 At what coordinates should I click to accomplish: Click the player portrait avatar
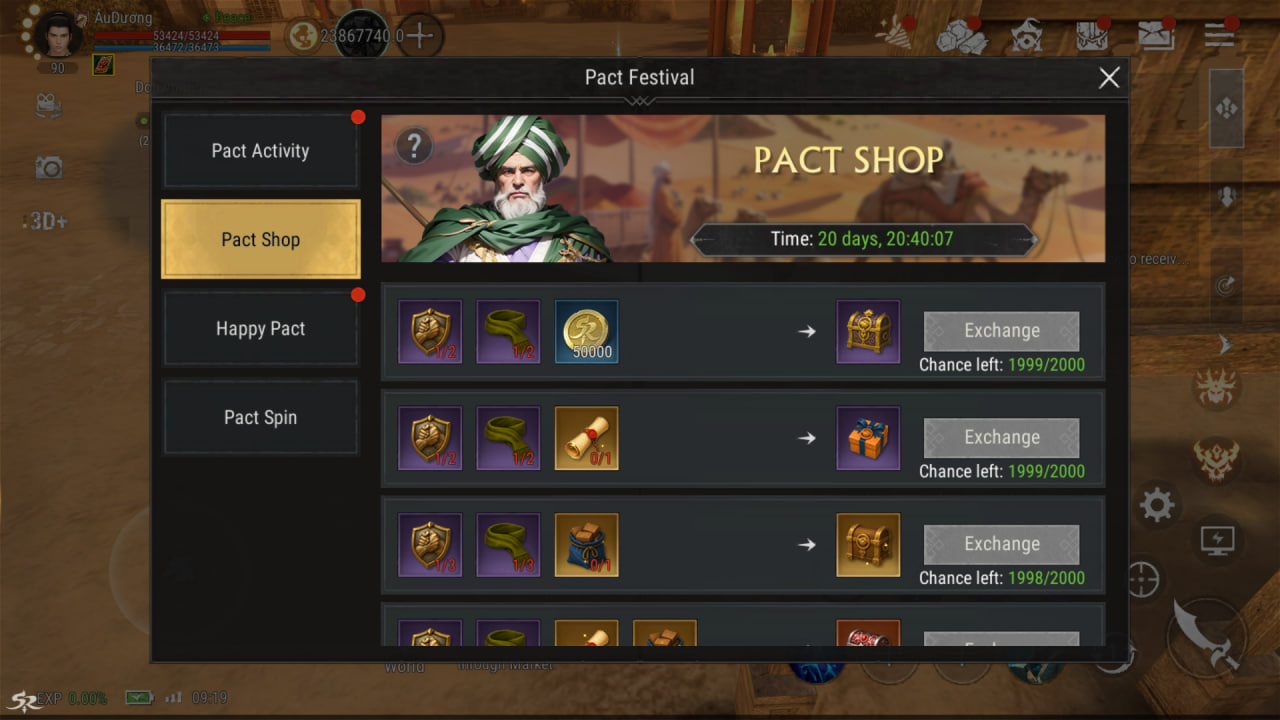coord(59,36)
